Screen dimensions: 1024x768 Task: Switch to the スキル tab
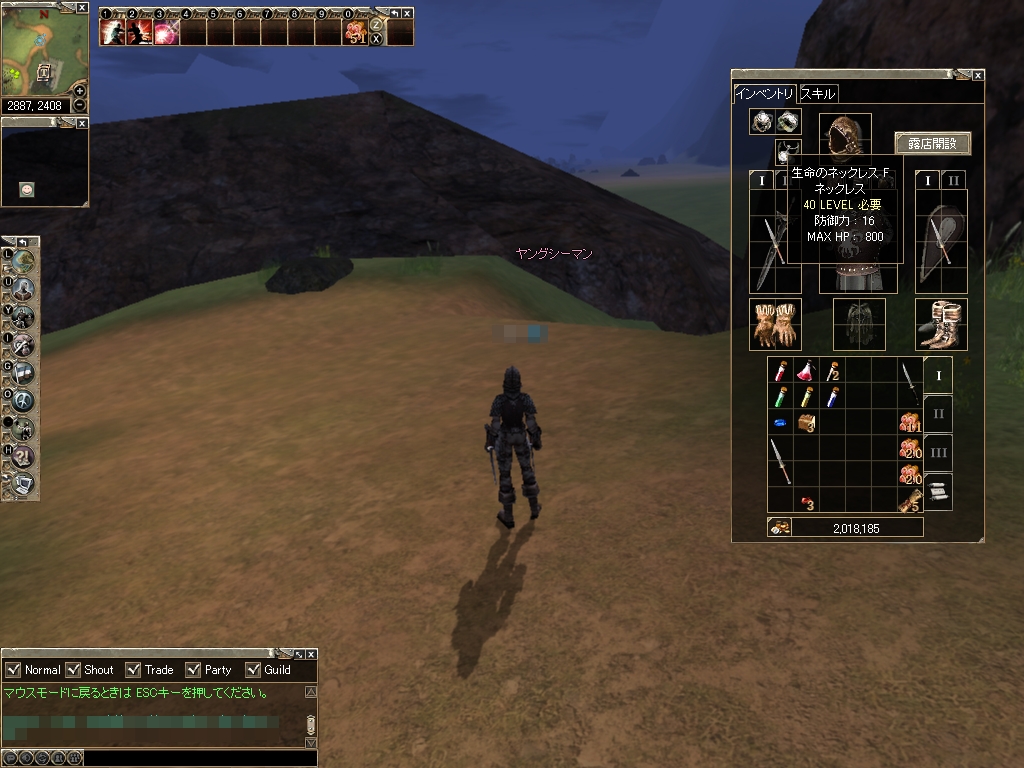(817, 94)
